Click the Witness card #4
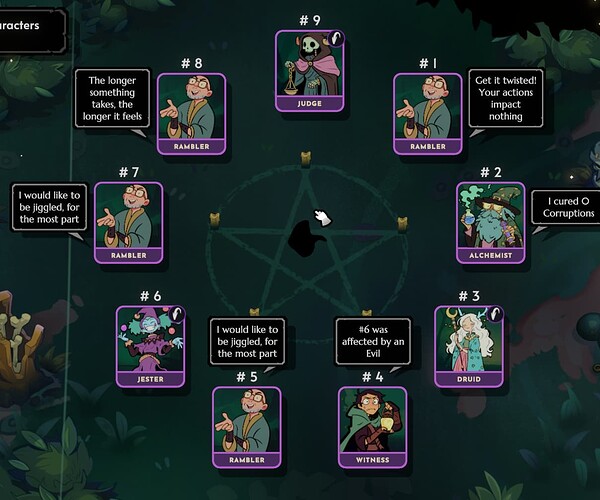This screenshot has width=600, height=500. click(372, 427)
